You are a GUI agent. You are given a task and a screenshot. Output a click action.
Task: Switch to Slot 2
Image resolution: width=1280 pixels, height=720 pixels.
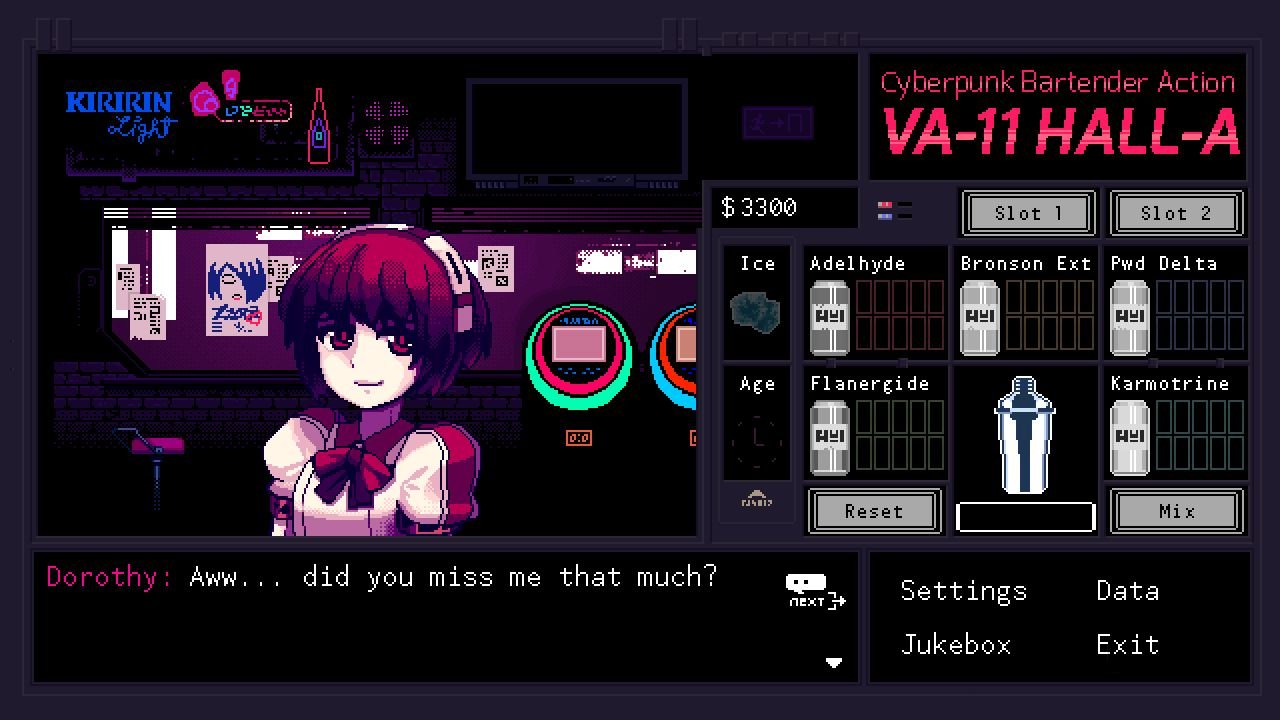(1177, 213)
